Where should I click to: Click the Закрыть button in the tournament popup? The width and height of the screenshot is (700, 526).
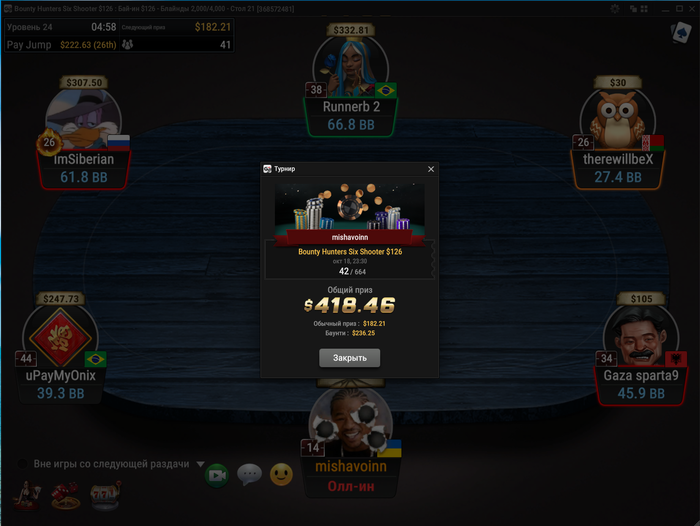(349, 357)
